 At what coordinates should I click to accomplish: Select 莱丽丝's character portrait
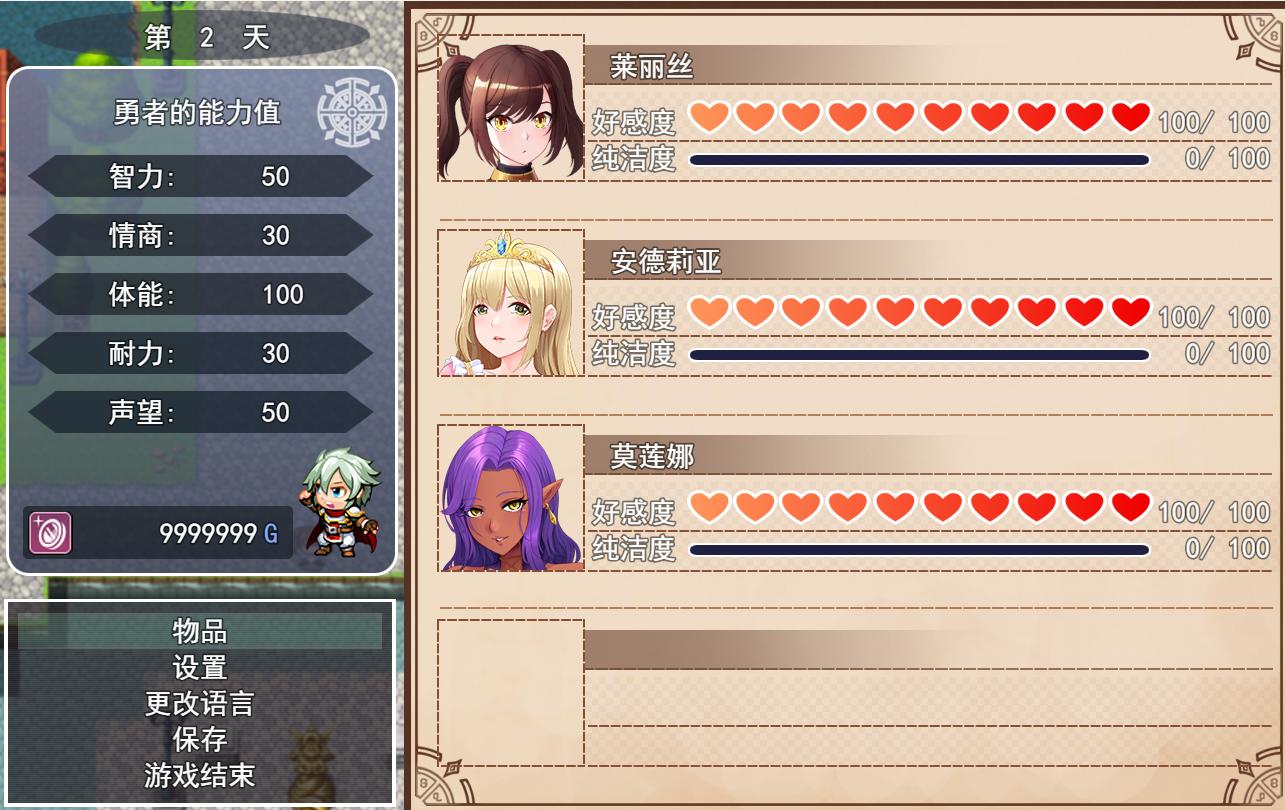(x=511, y=109)
